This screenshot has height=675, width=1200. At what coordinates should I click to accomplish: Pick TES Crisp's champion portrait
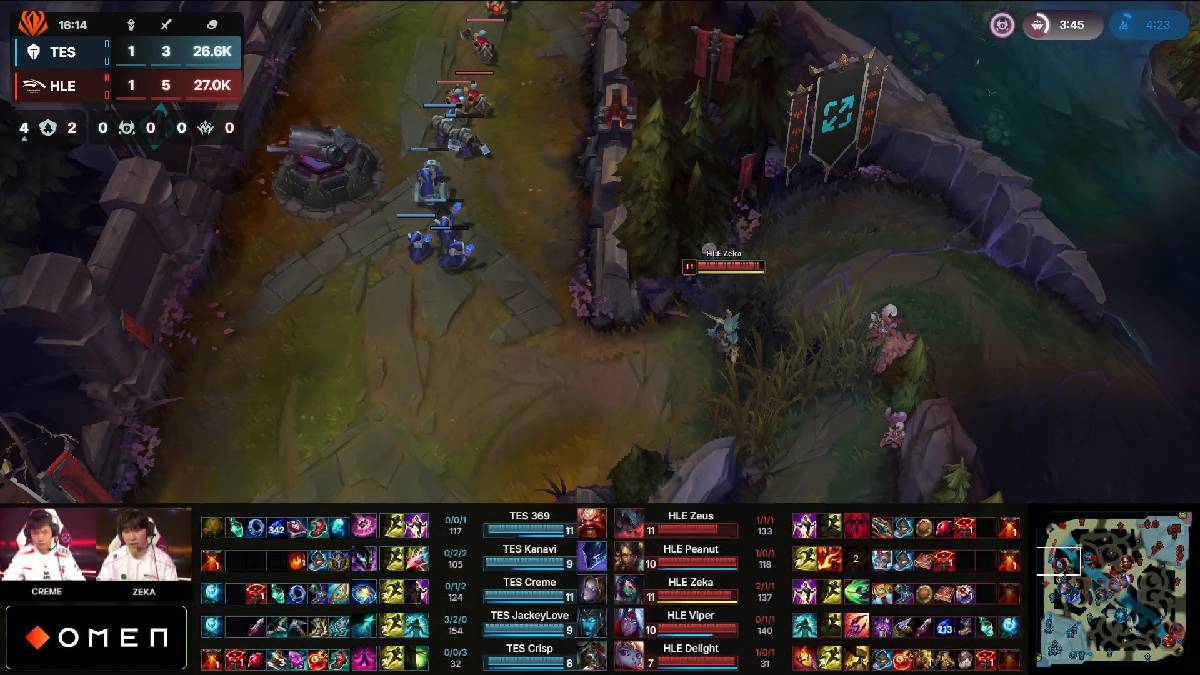[591, 656]
